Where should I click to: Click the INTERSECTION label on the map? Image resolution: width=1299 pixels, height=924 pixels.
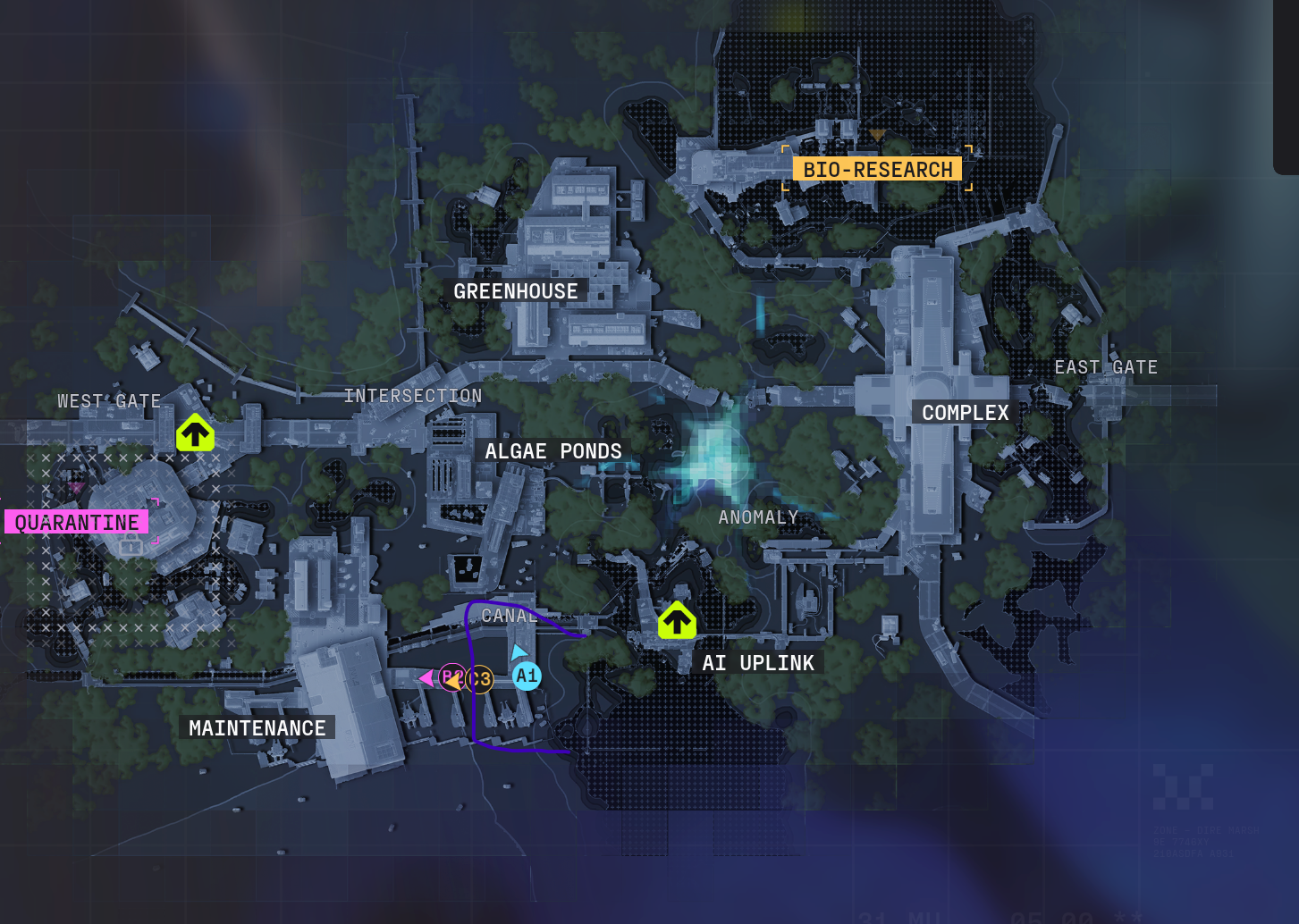pos(412,396)
